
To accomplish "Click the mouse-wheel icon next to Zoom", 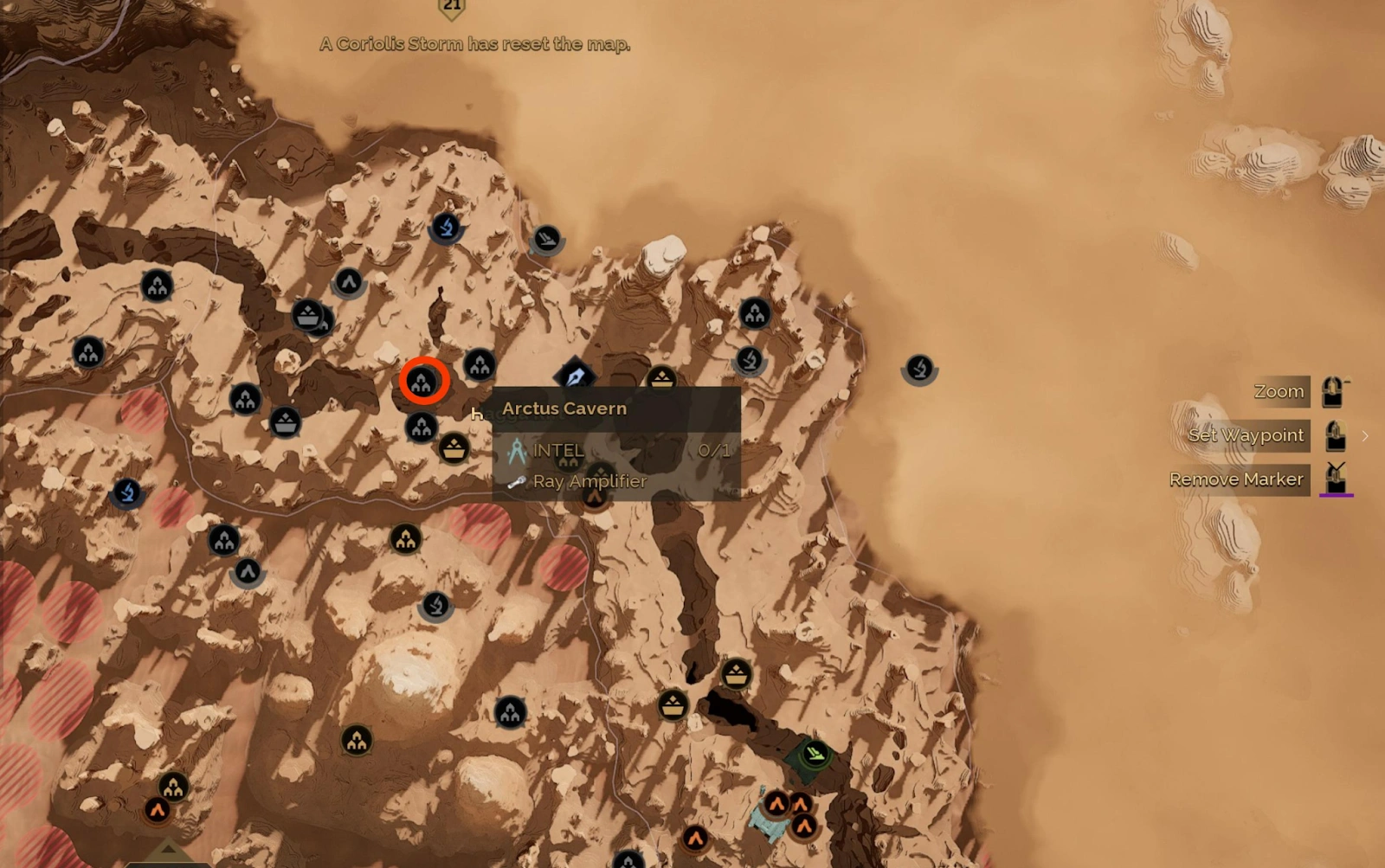I will coord(1330,391).
